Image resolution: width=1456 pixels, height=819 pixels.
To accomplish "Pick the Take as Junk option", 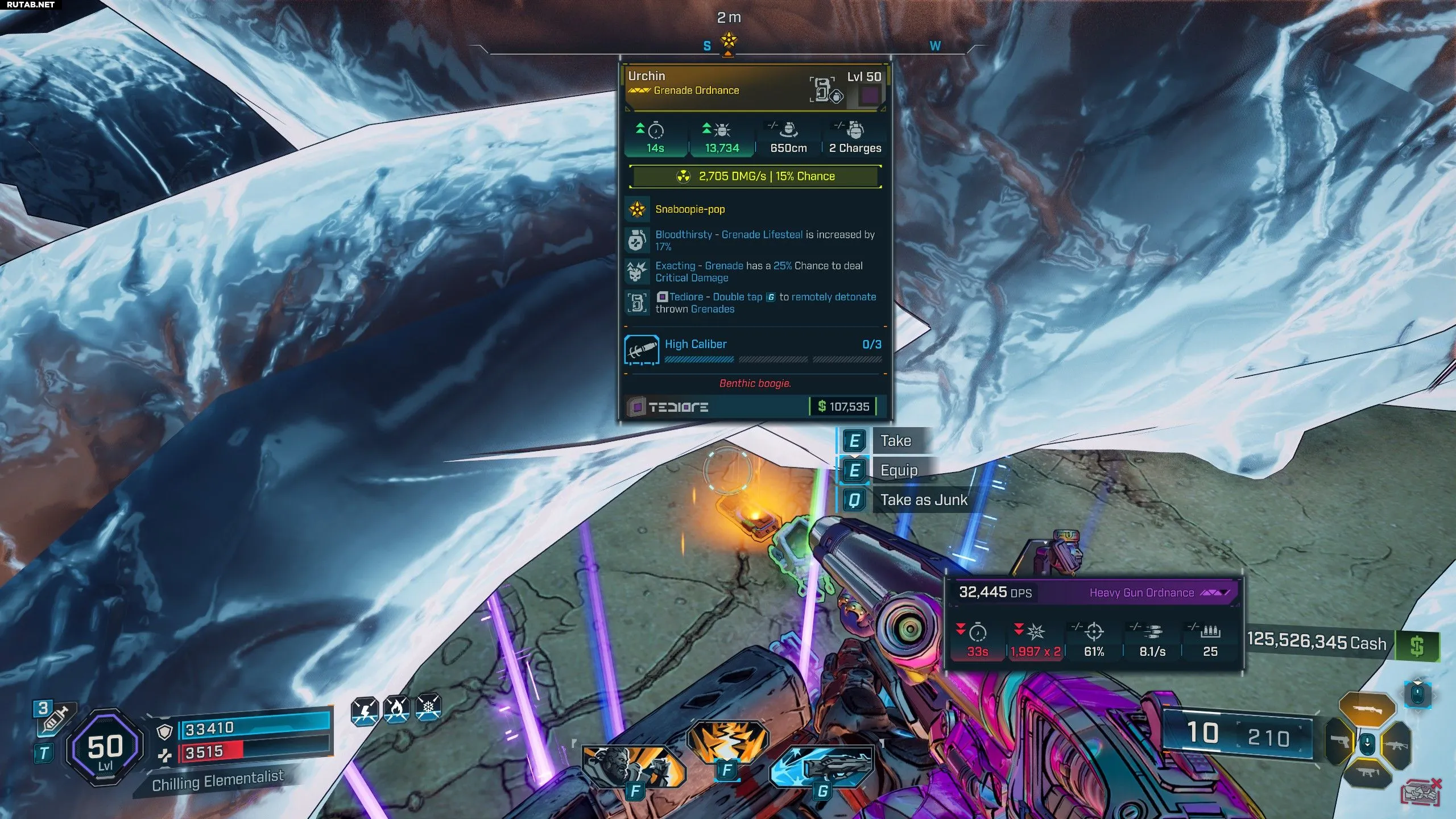I will point(923,500).
